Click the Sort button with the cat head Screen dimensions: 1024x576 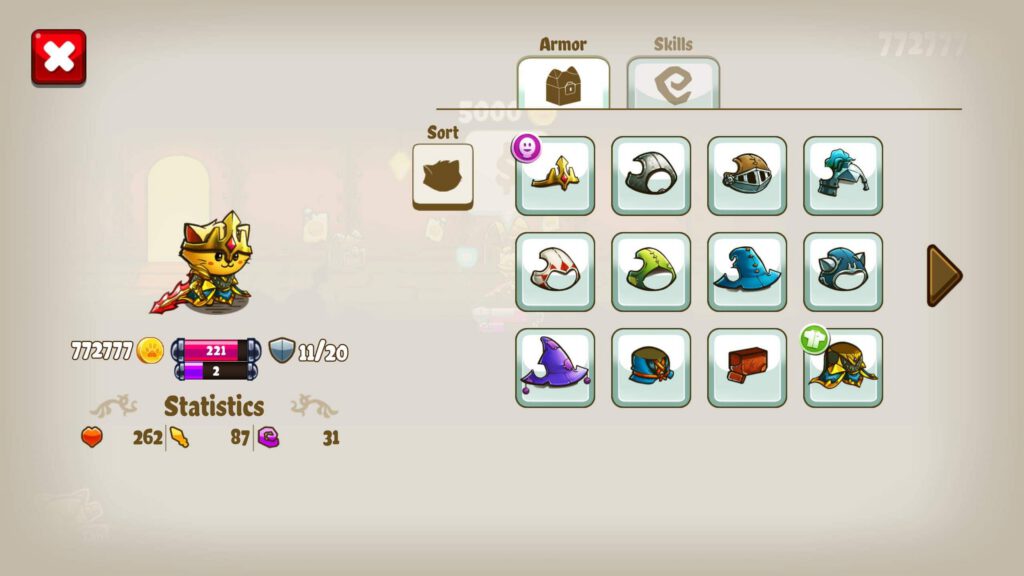tap(443, 177)
